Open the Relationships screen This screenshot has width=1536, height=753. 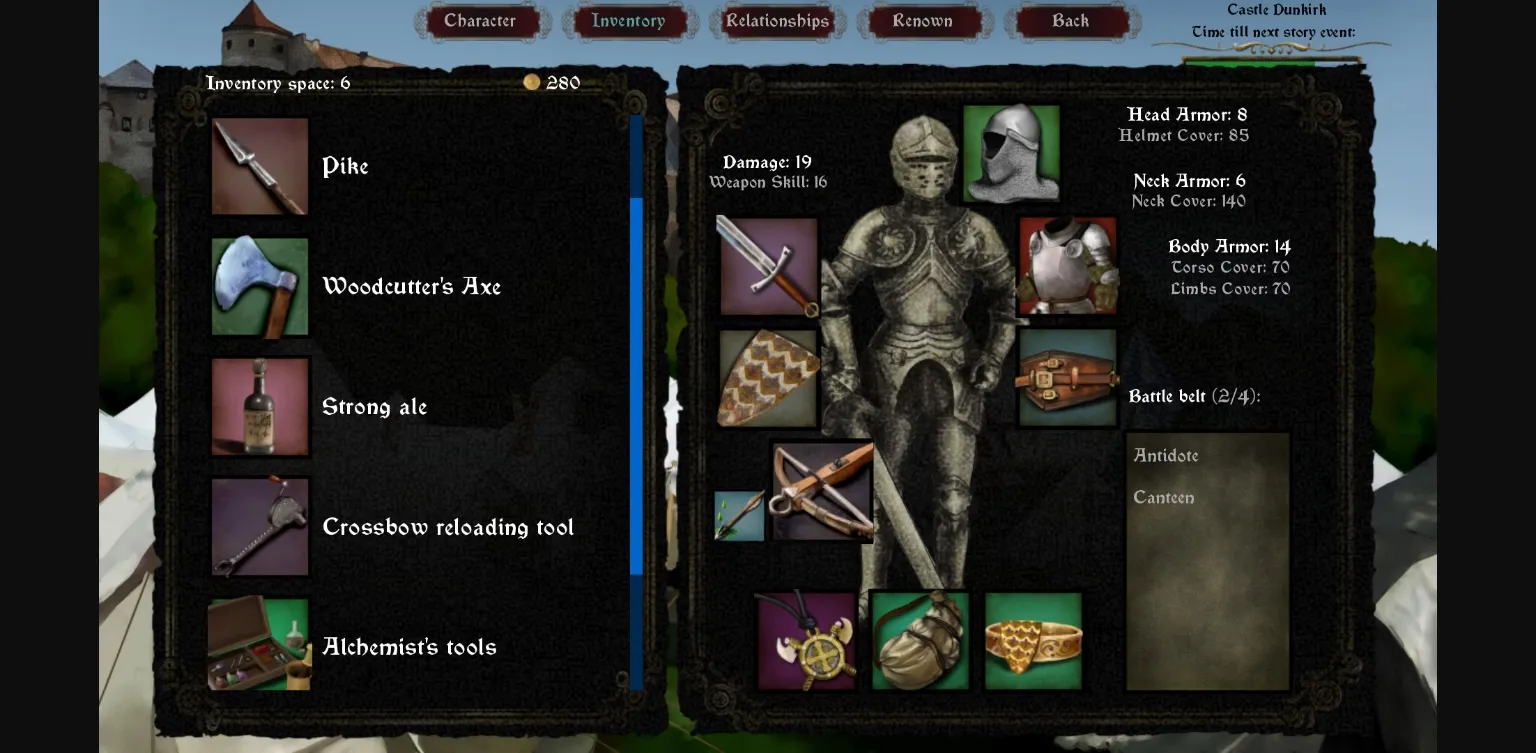(777, 20)
